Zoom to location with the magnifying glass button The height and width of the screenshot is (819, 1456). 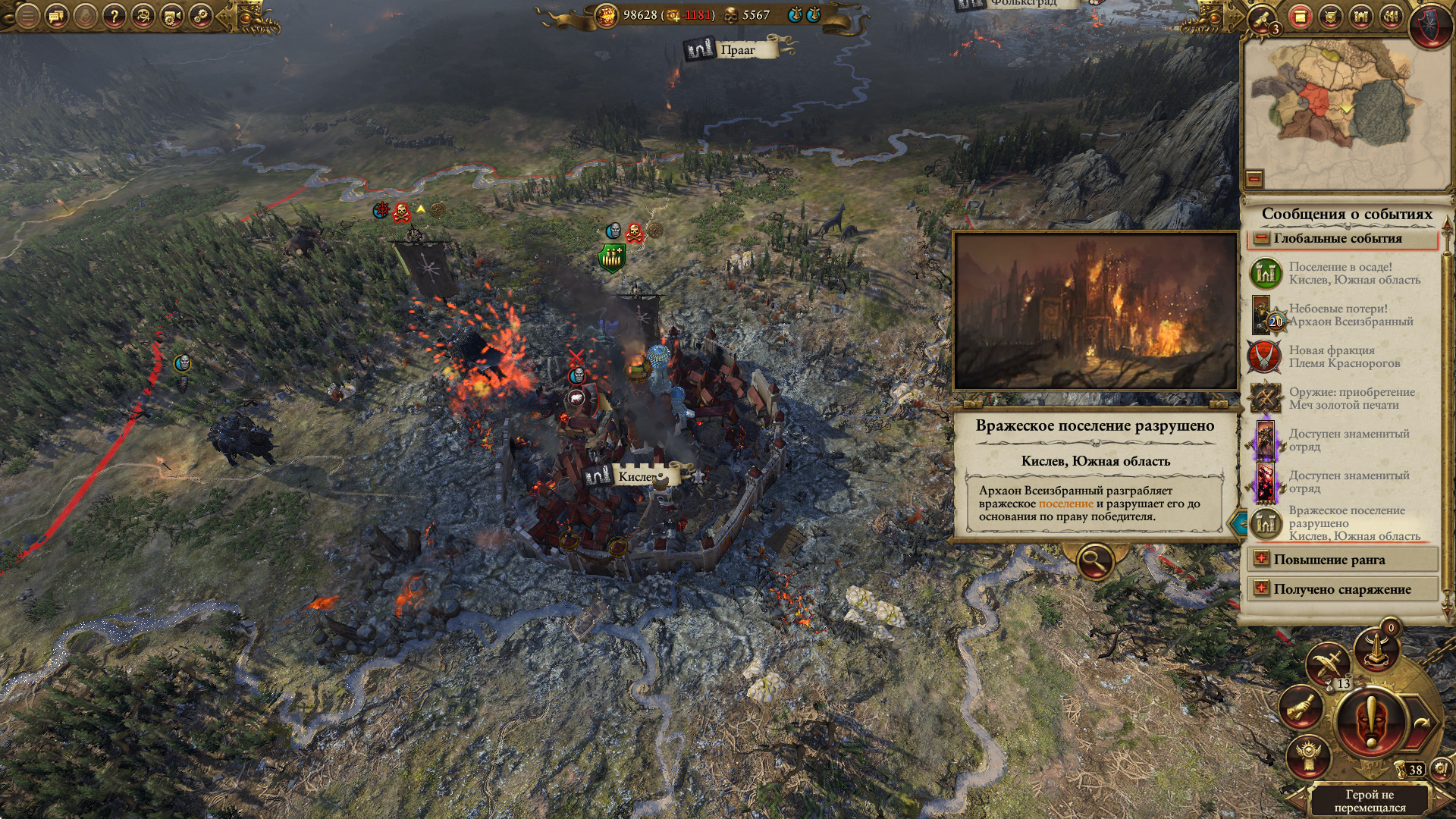(x=1095, y=562)
